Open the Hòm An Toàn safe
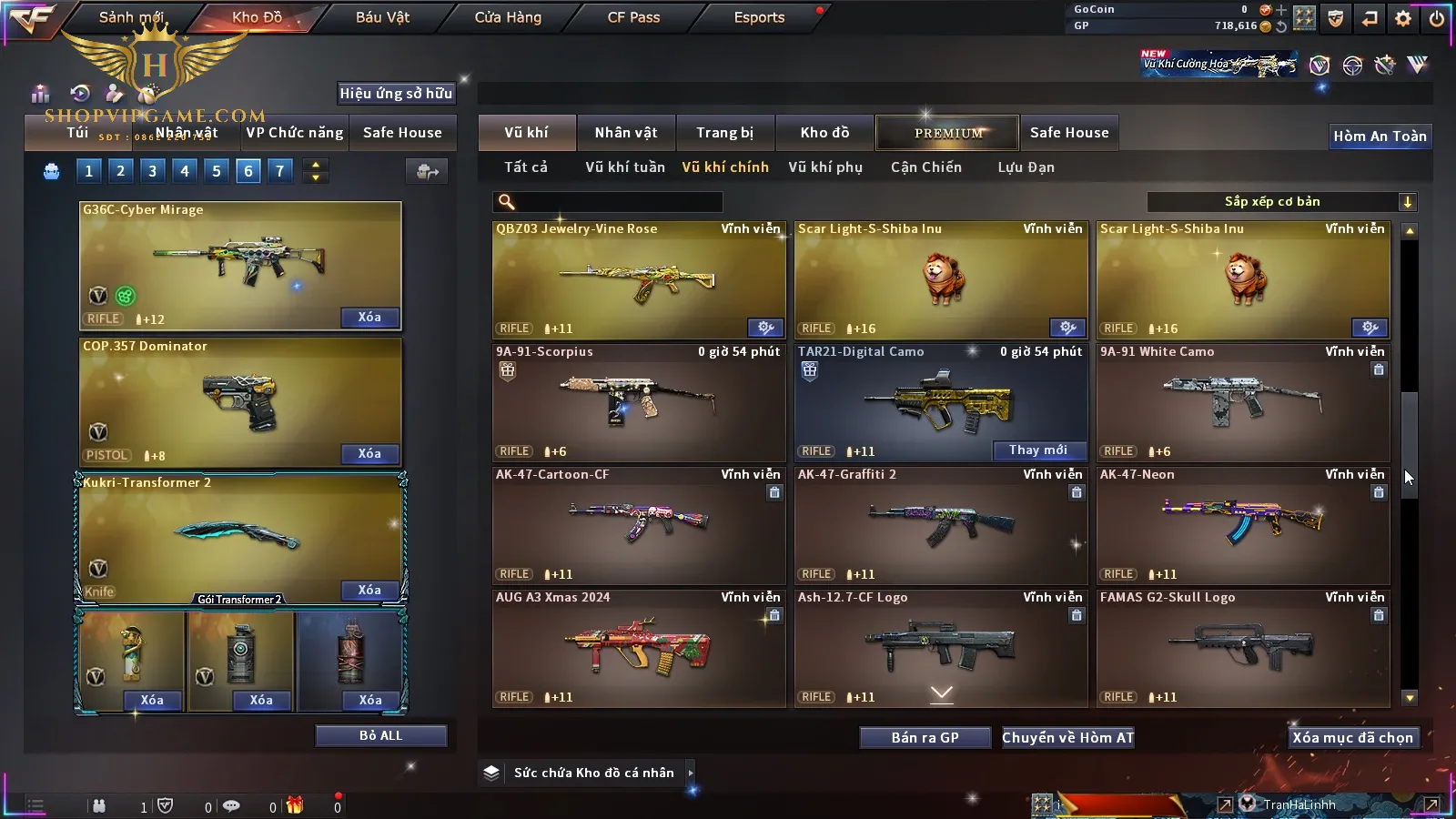This screenshot has height=819, width=1456. tap(1380, 136)
